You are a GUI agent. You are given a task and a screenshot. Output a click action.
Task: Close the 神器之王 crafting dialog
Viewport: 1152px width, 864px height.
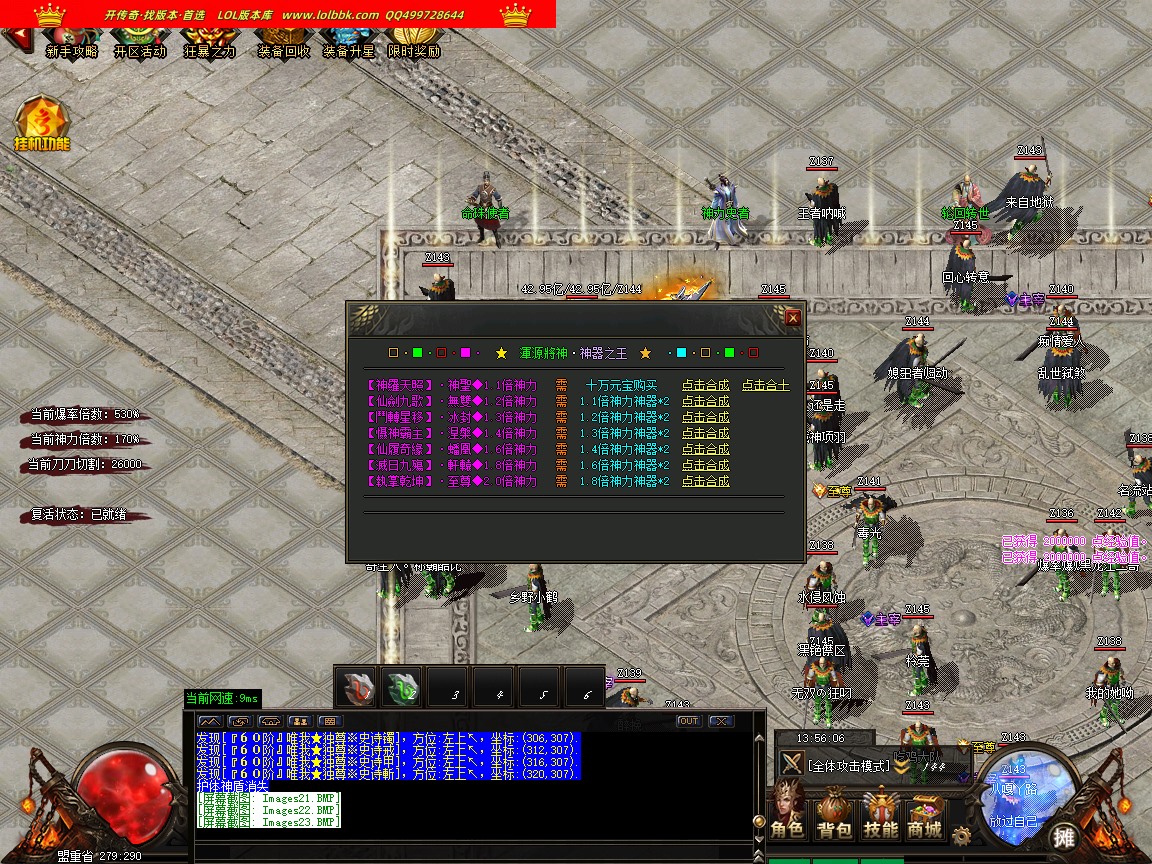(793, 318)
